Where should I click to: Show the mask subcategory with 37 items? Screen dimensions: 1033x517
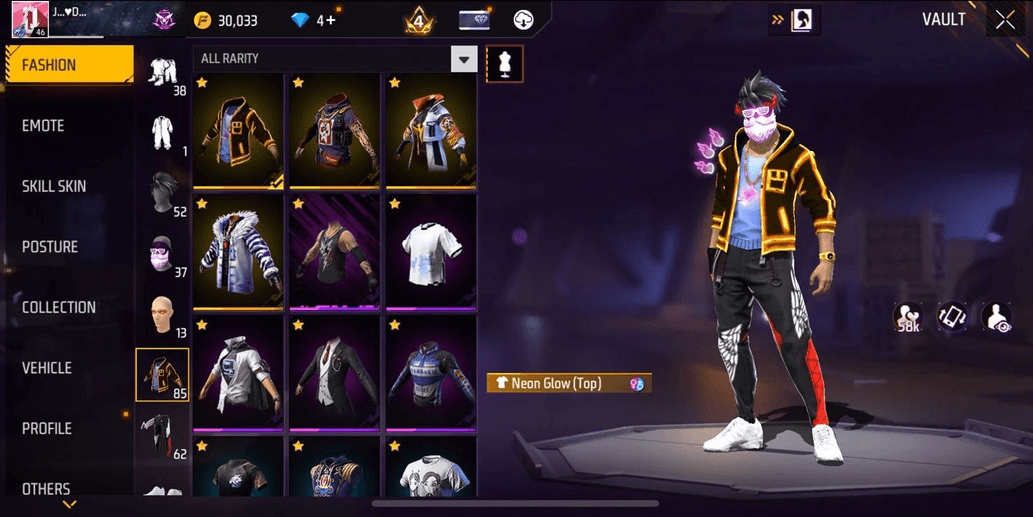point(162,256)
